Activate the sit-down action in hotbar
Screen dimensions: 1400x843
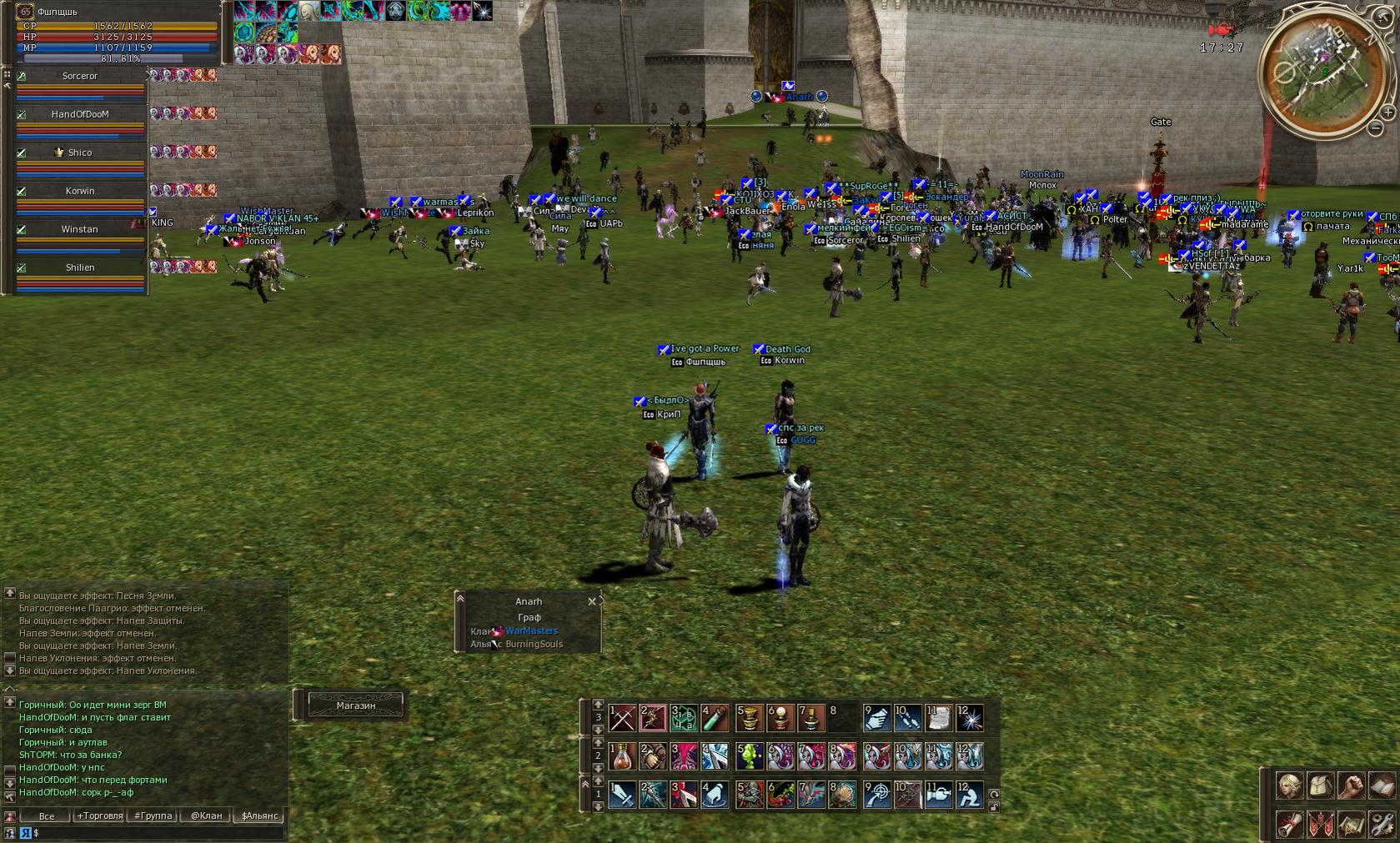tap(969, 795)
